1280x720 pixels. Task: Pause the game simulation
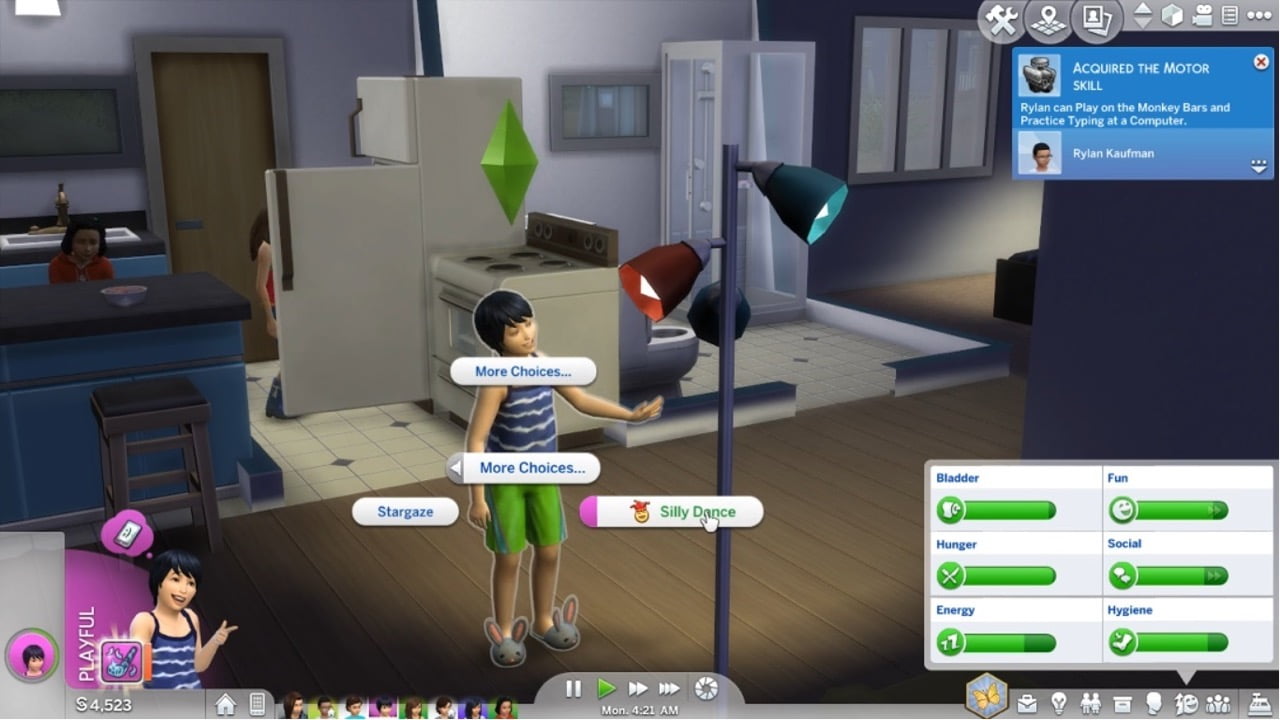(x=573, y=688)
